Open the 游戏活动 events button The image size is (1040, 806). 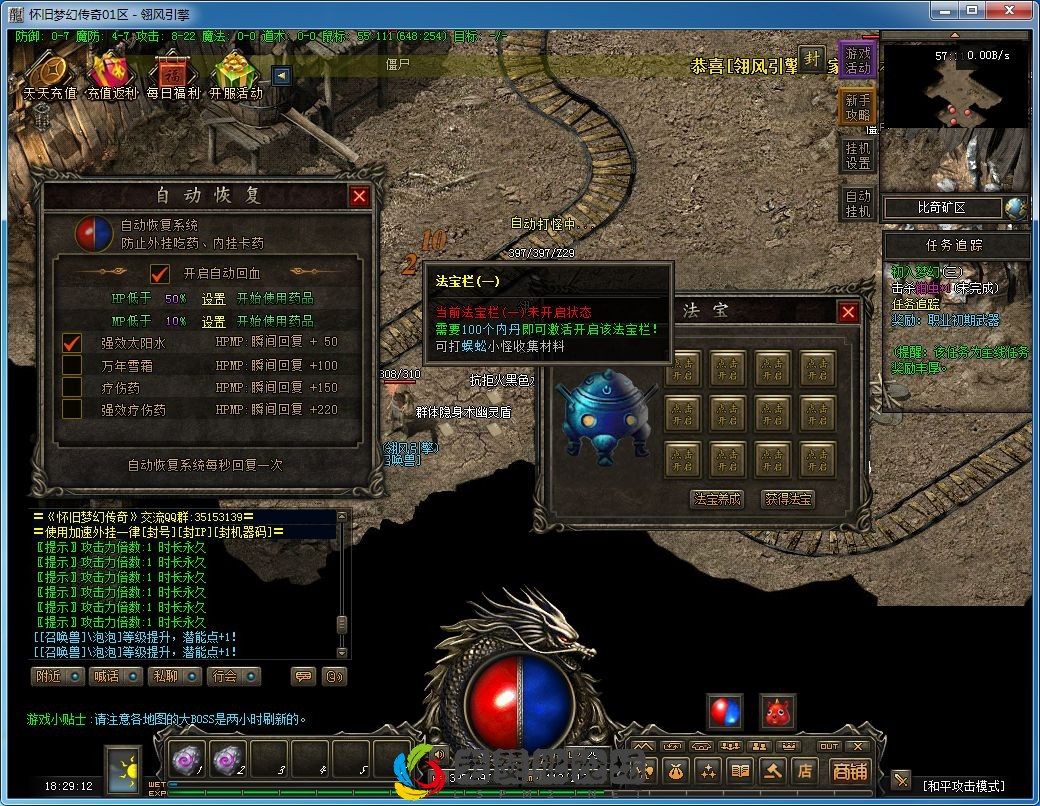pyautogui.click(x=857, y=62)
